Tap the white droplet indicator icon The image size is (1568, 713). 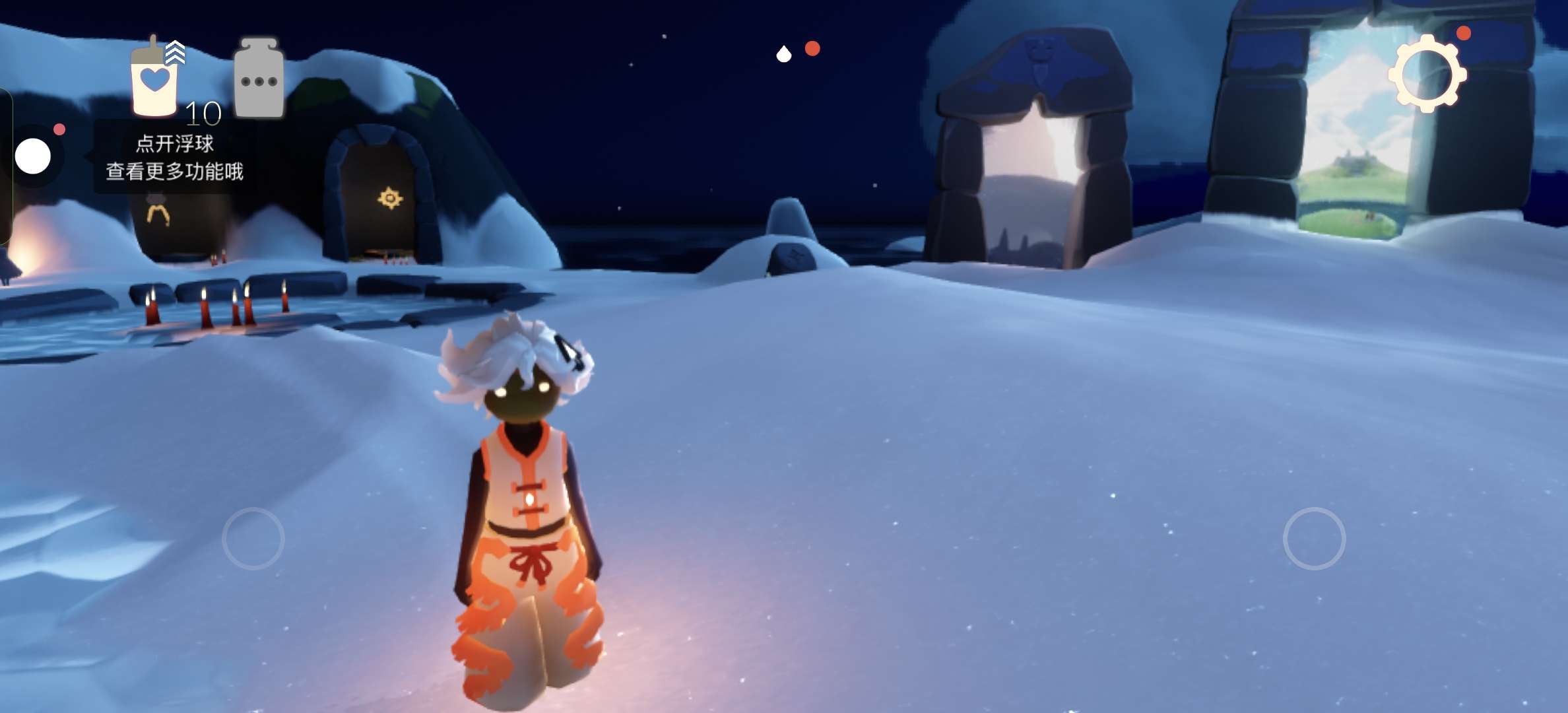(783, 53)
